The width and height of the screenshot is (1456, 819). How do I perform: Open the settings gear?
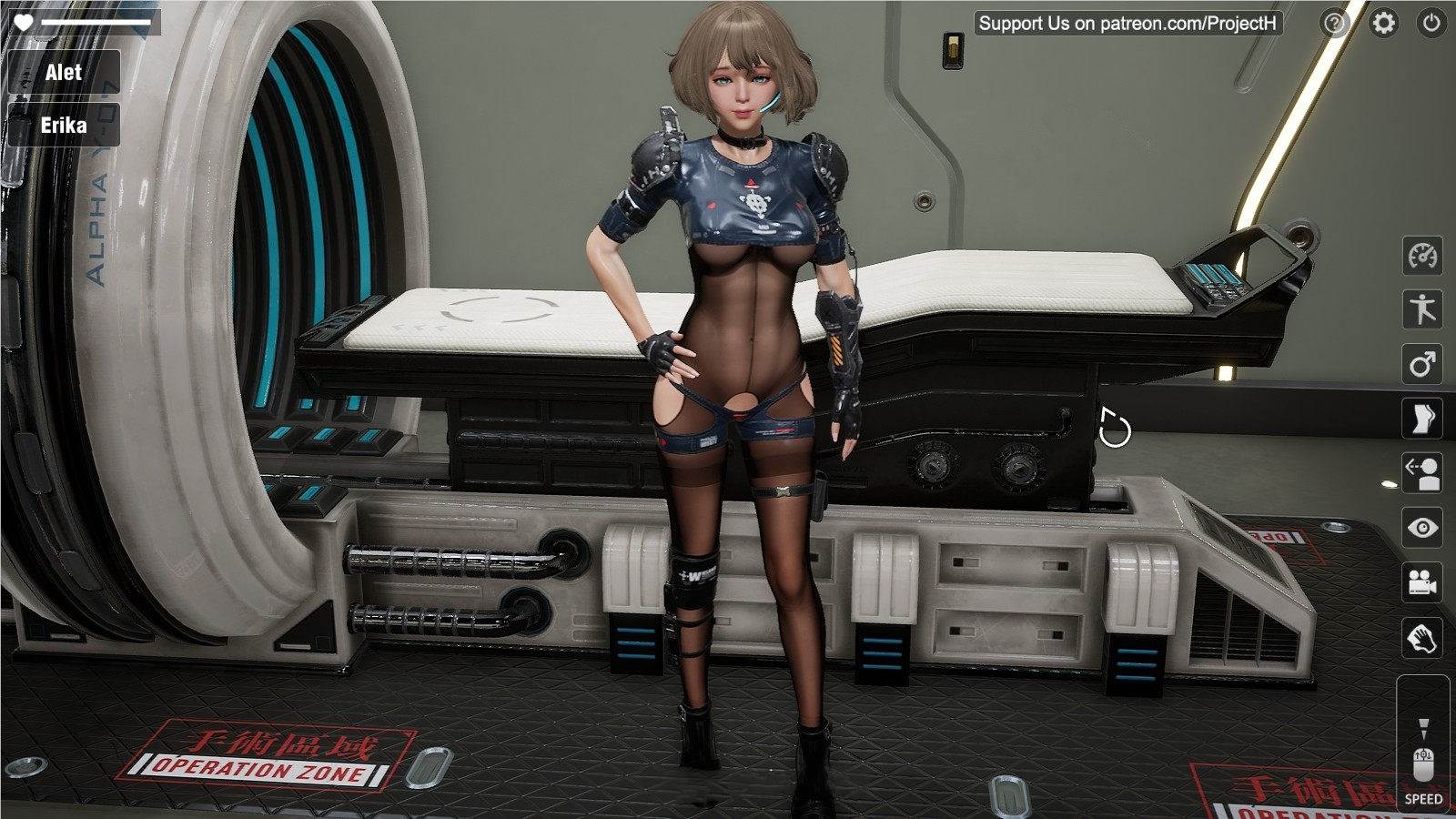pyautogui.click(x=1384, y=23)
